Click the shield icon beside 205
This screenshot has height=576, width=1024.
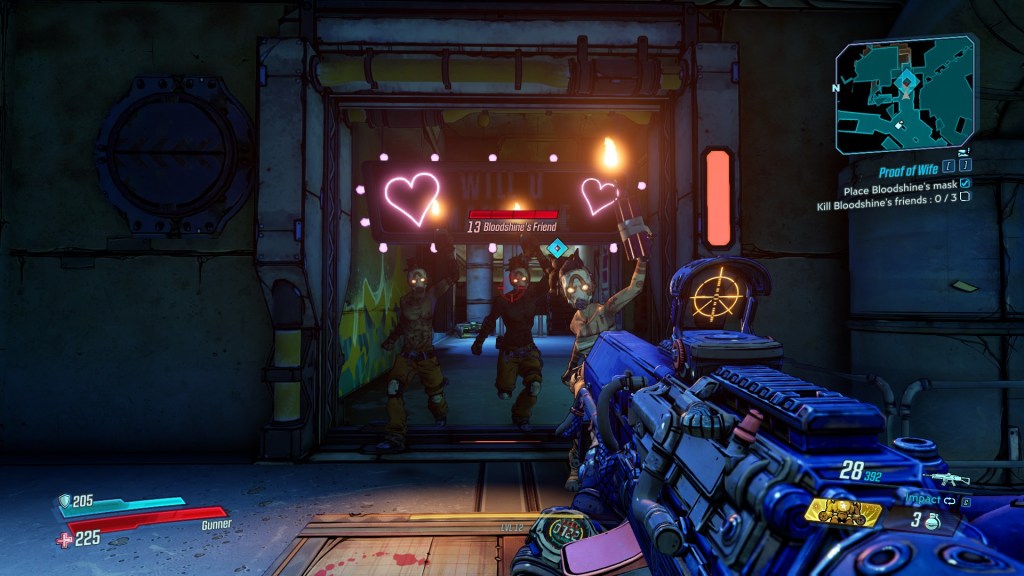pyautogui.click(x=63, y=502)
